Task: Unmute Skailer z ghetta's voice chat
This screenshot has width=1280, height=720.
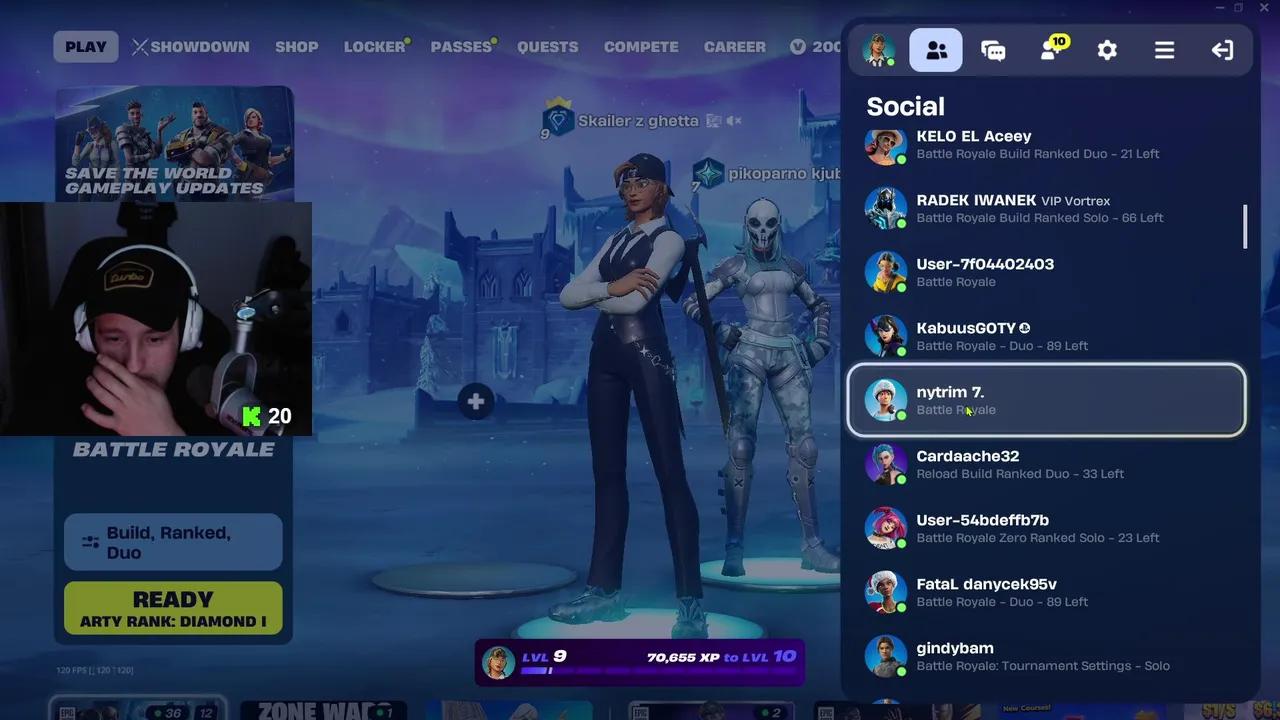Action: [x=732, y=119]
